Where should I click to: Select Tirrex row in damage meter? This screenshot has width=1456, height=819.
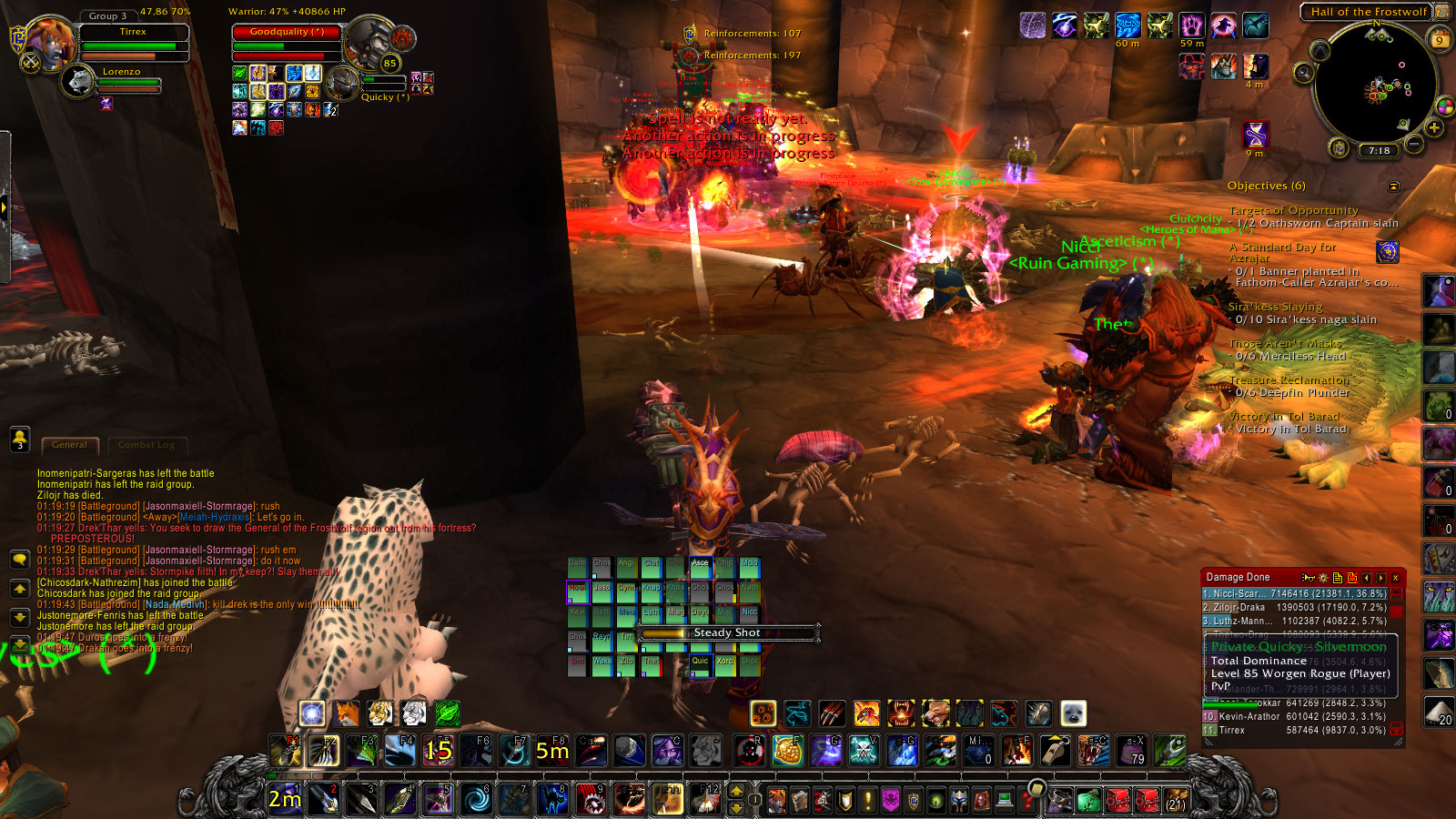(1294, 730)
